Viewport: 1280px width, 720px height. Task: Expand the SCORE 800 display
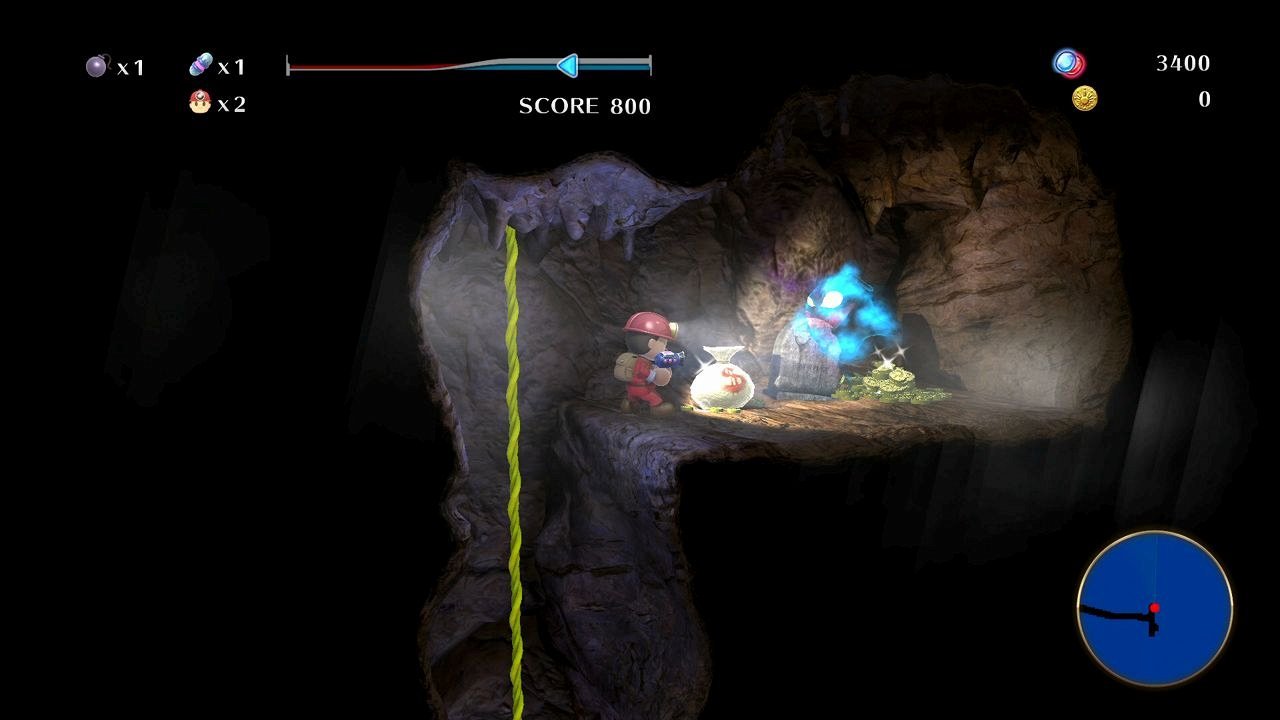pos(583,107)
